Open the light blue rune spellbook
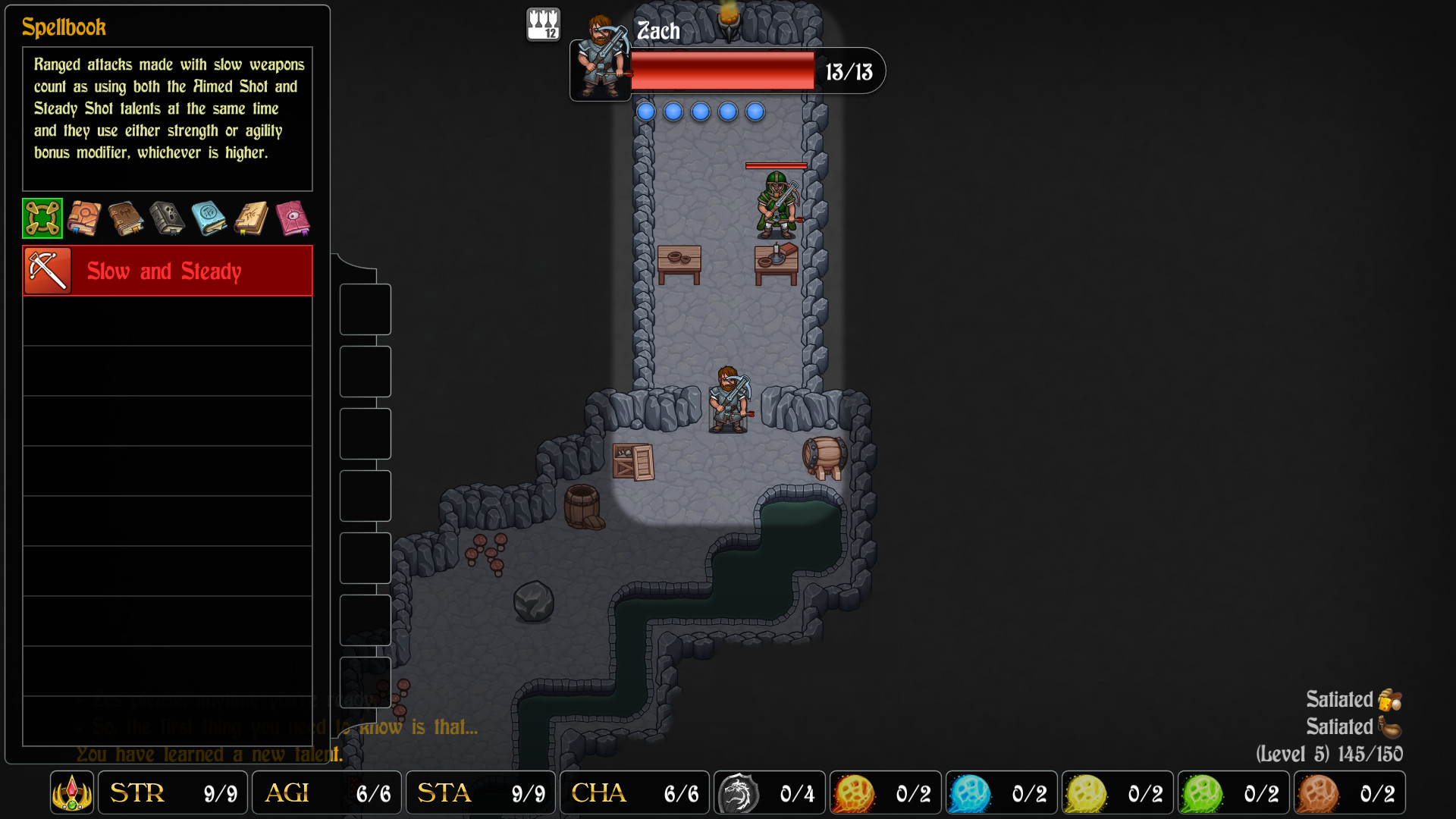The height and width of the screenshot is (819, 1456). (x=209, y=218)
